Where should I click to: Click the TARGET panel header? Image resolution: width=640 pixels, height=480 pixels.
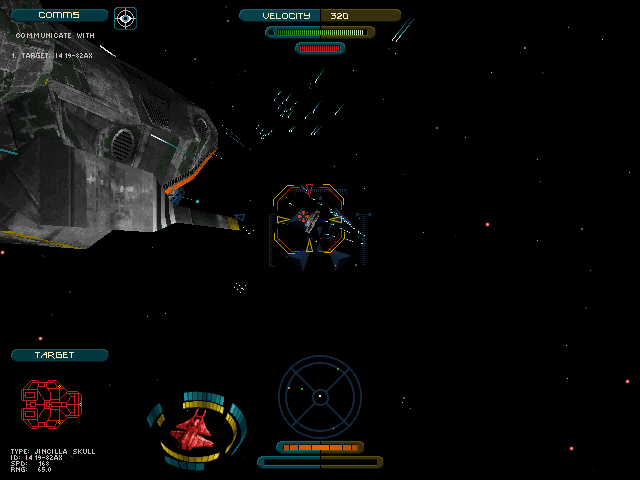(59, 355)
